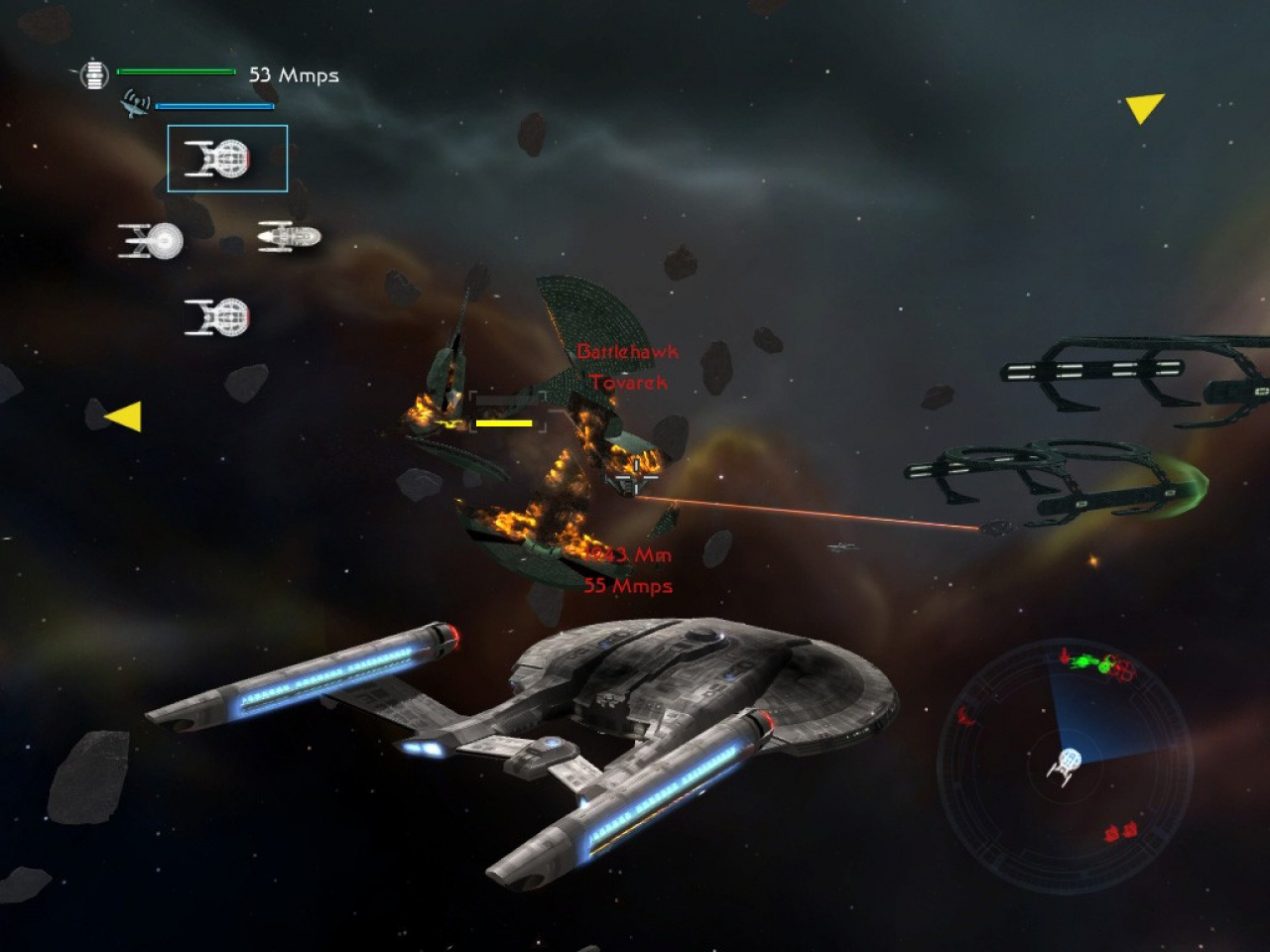
Task: Select the highlighted fleet ship in blue box
Action: point(227,159)
